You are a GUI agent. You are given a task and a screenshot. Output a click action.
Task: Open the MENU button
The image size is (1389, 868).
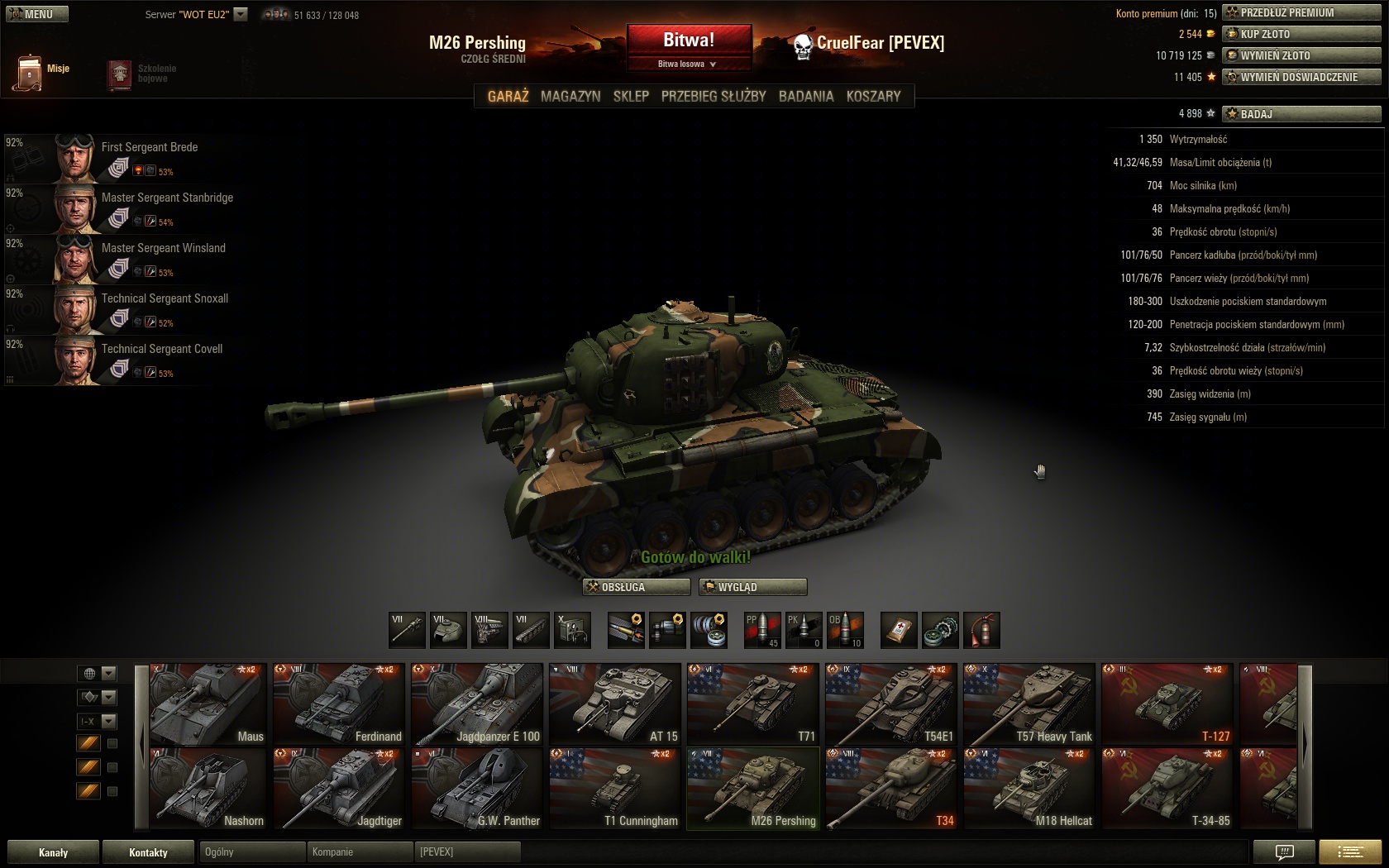click(36, 14)
